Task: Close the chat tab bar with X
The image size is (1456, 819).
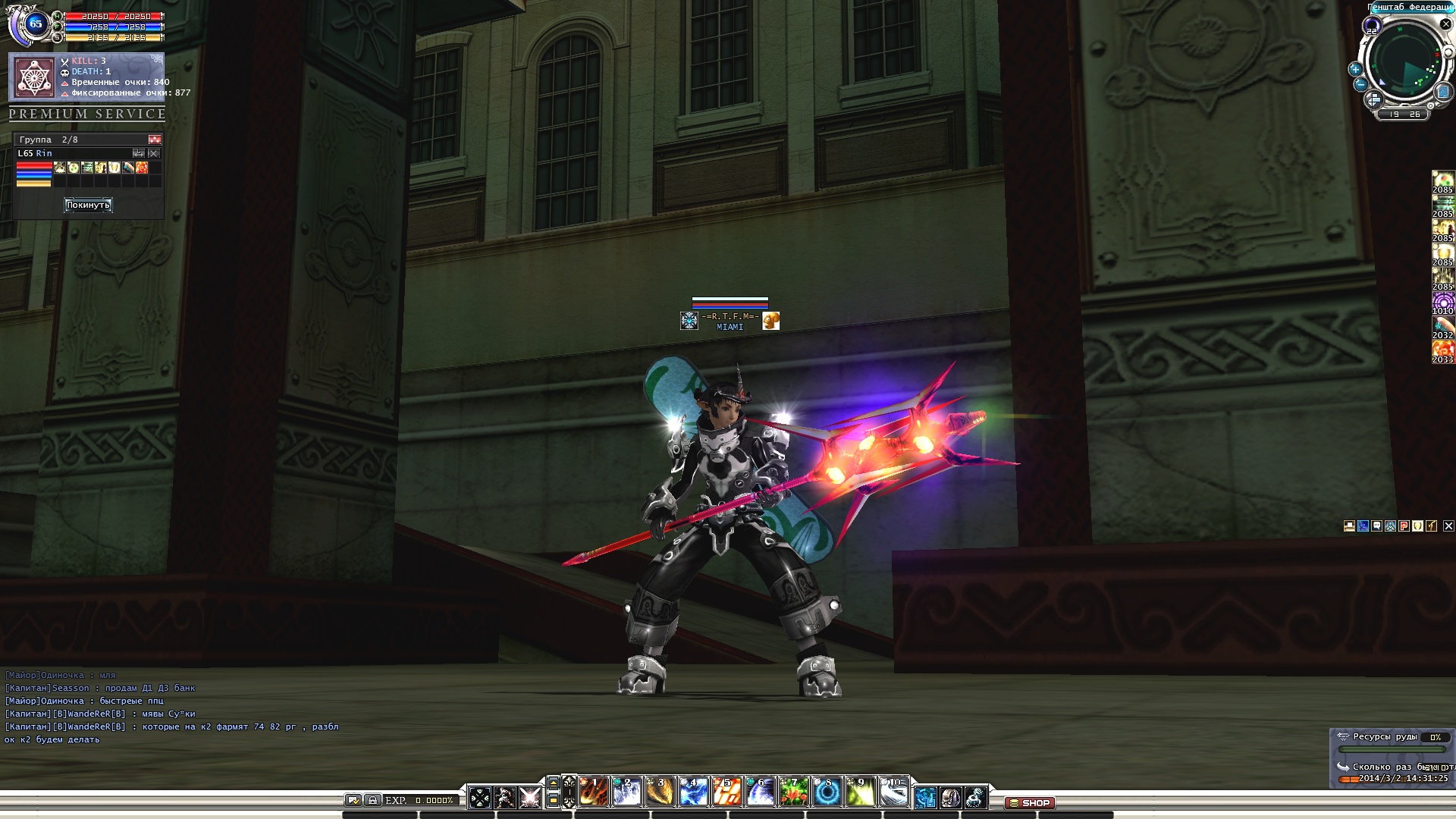Action: (x=1448, y=526)
